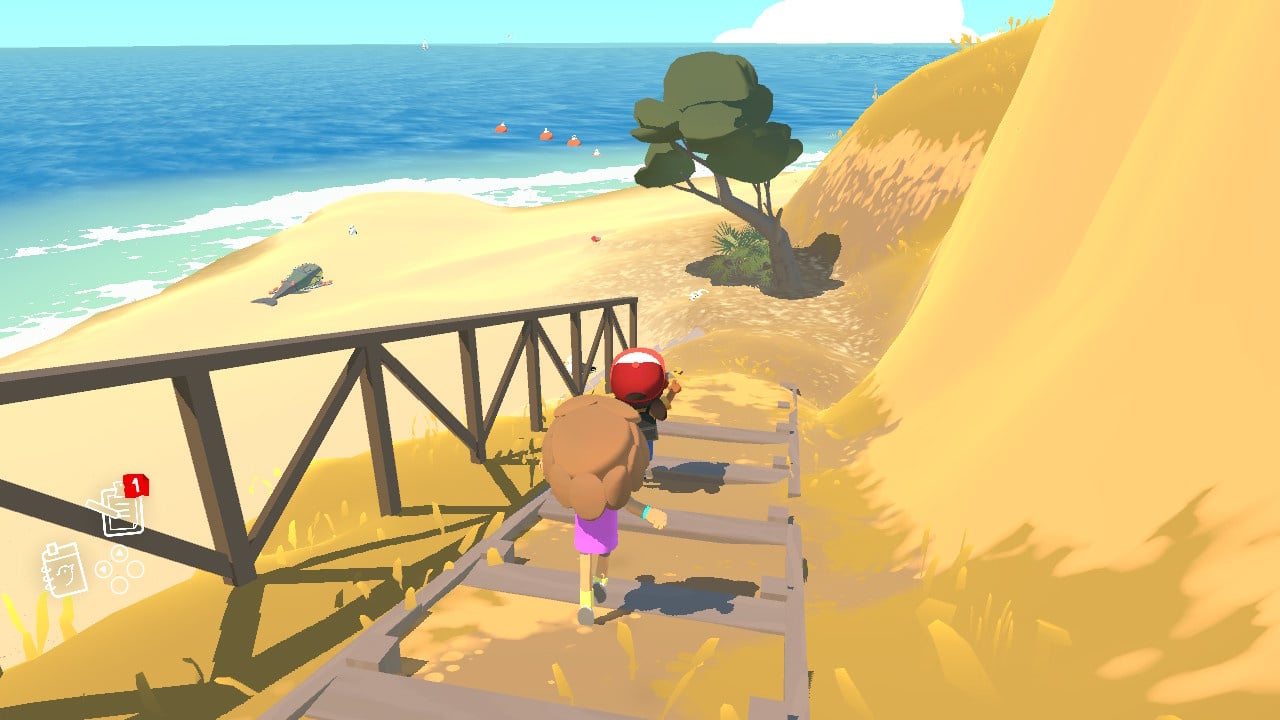Image resolution: width=1280 pixels, height=720 pixels.
Task: Click the piece of litter on the sand
Action: [594, 238]
